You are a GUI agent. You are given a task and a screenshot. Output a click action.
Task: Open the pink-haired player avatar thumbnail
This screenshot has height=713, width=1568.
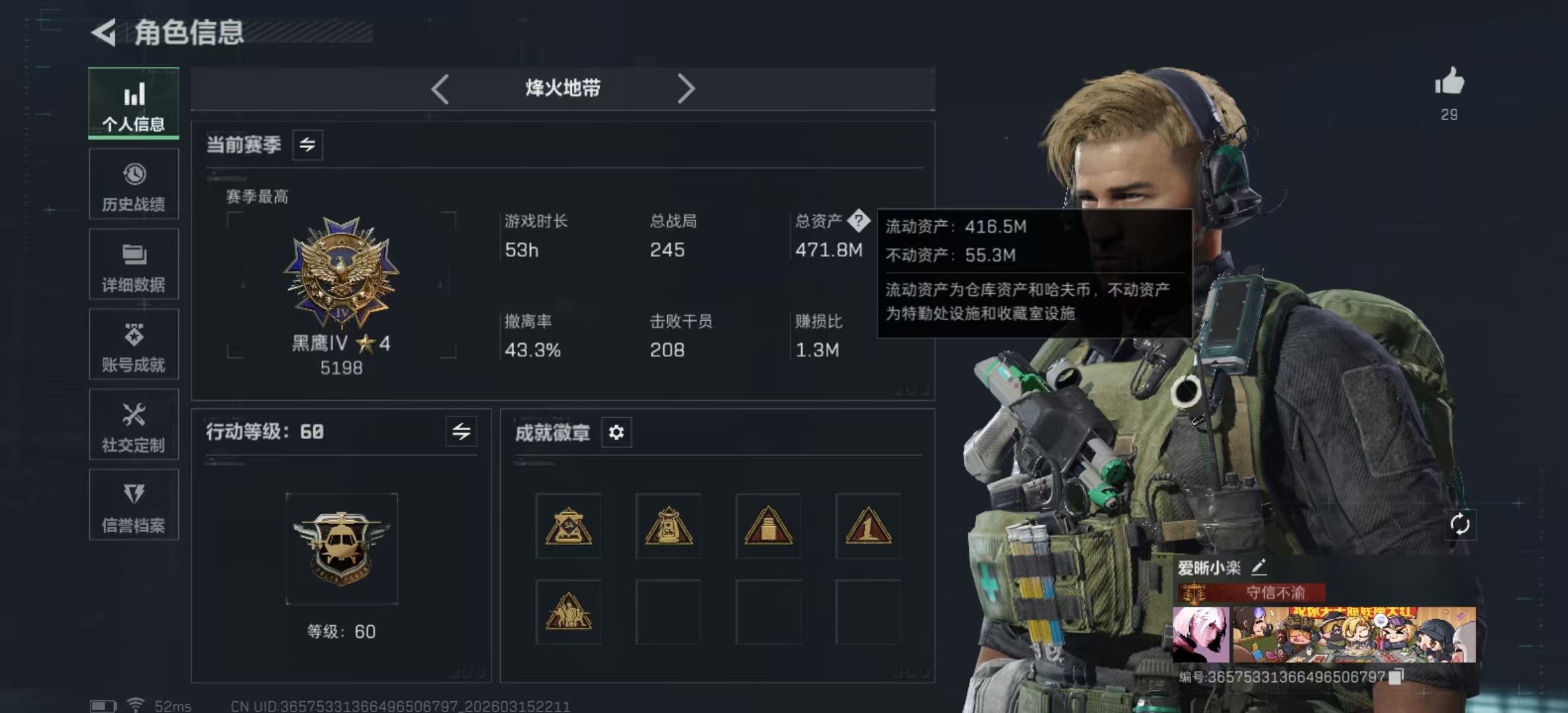click(1201, 635)
